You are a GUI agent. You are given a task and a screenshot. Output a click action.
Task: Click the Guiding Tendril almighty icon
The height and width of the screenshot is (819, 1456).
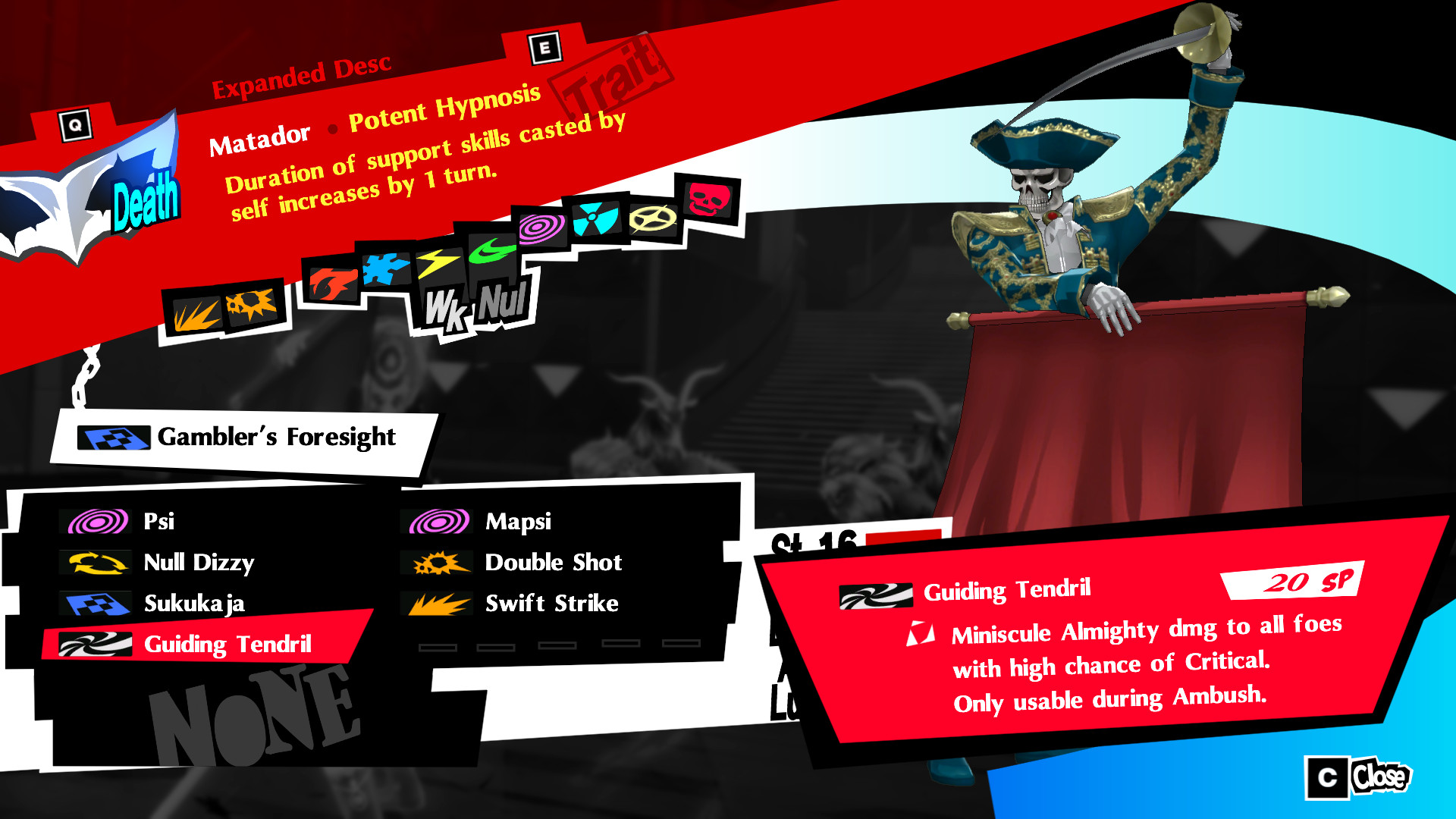95,645
